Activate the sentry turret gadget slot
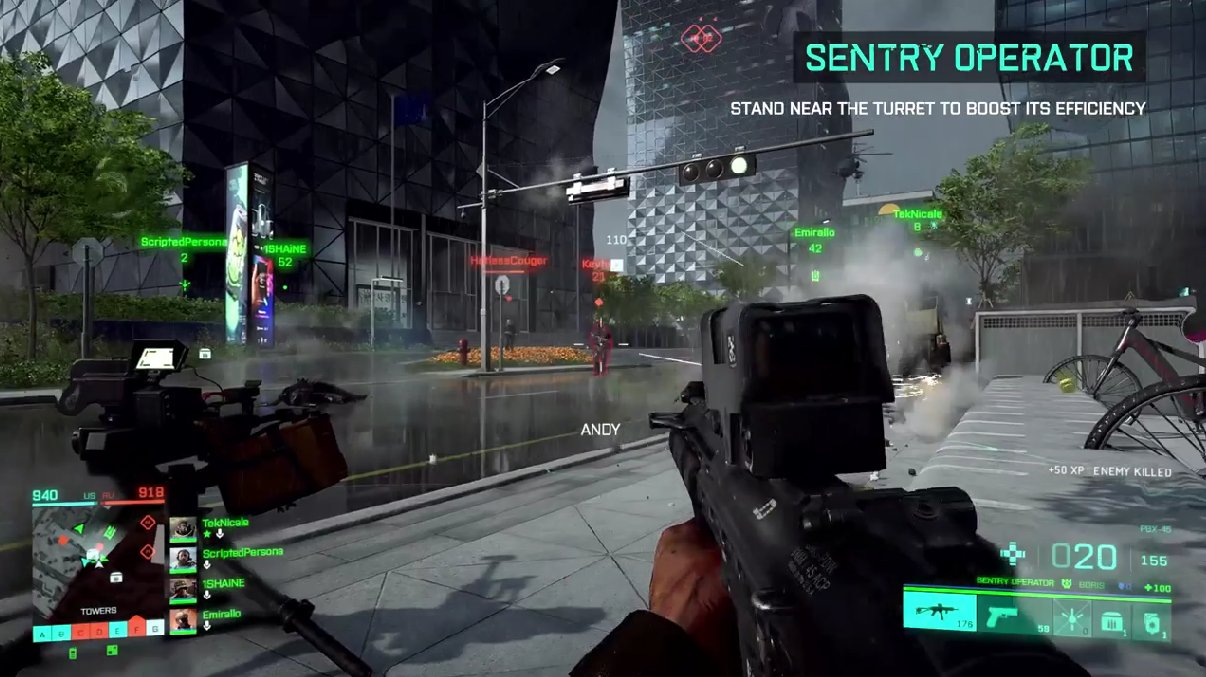Viewport: 1206px width, 677px height. 1151,620
